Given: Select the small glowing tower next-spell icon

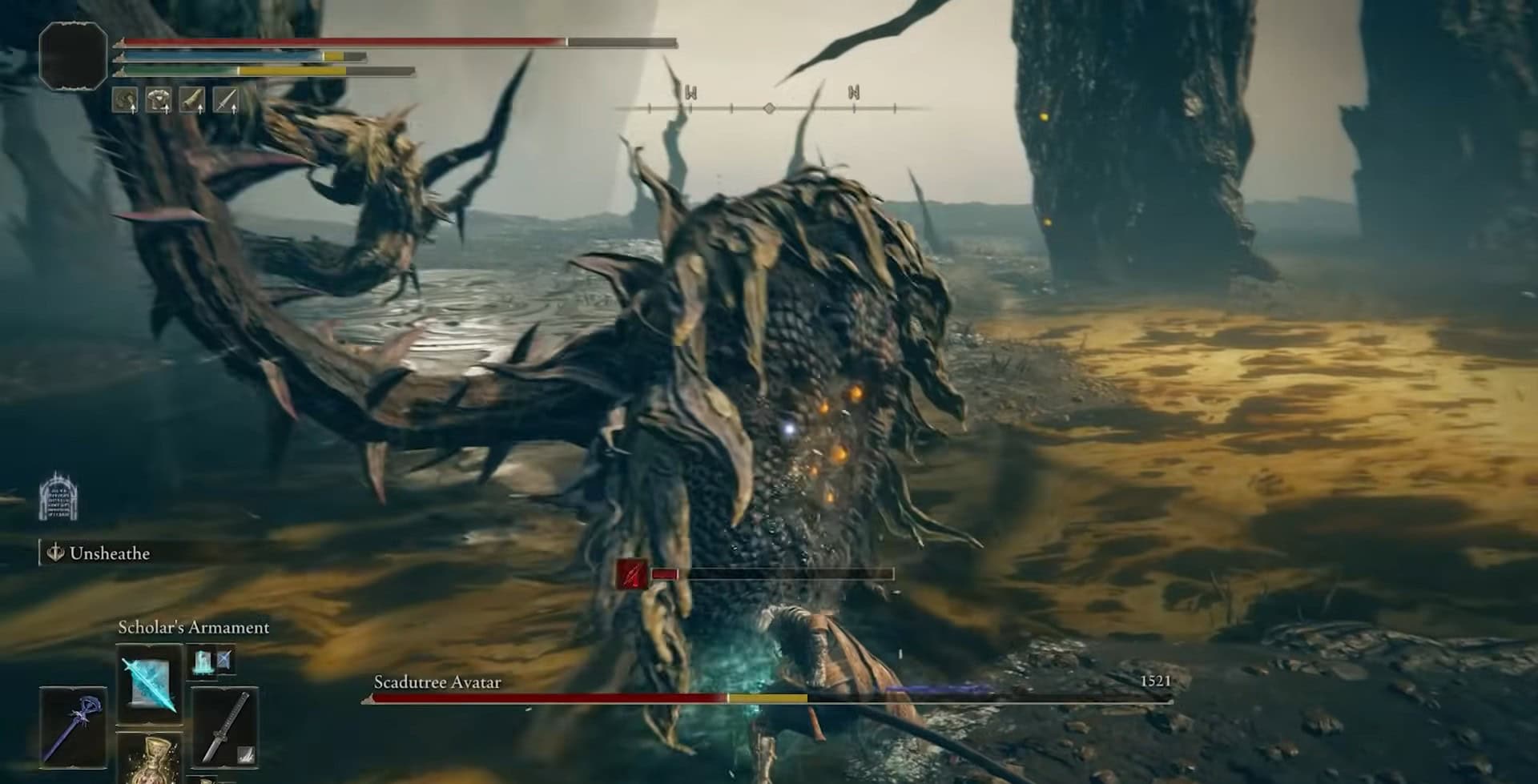Looking at the screenshot, I should coord(201,661).
